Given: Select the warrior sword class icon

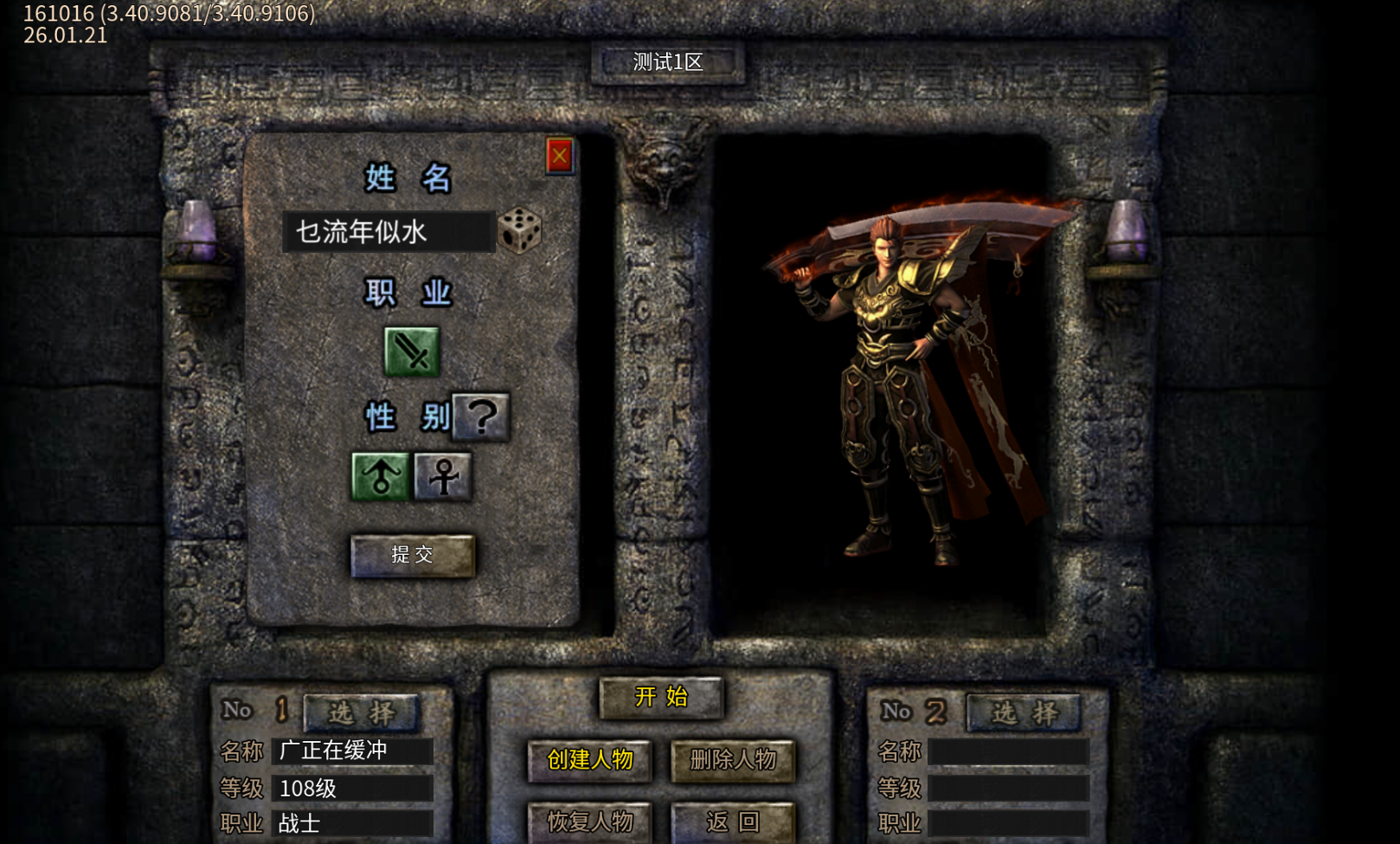Looking at the screenshot, I should 412,351.
